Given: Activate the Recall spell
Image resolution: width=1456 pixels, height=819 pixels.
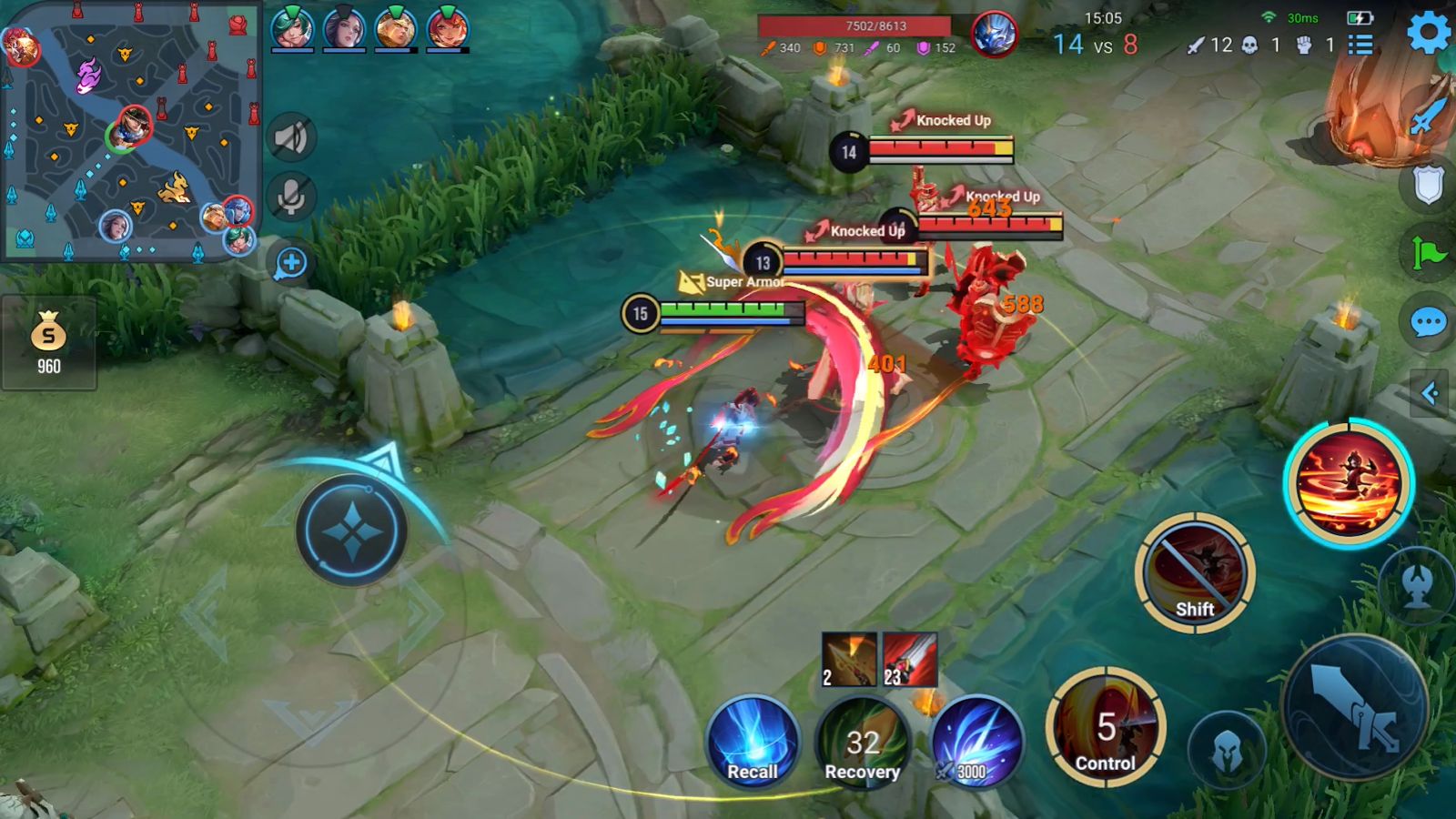Looking at the screenshot, I should click(753, 742).
